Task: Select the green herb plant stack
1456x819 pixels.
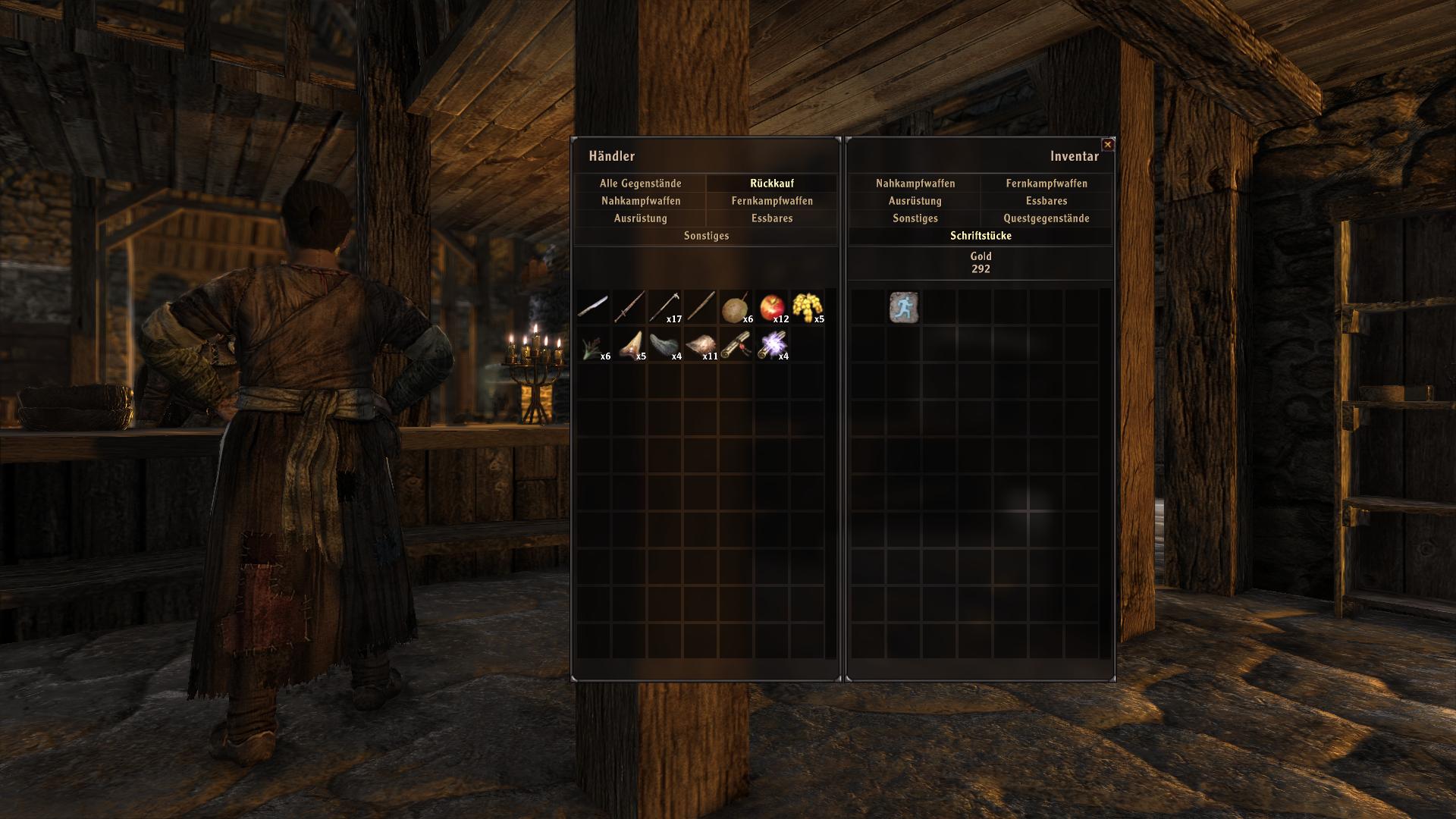Action: (593, 347)
